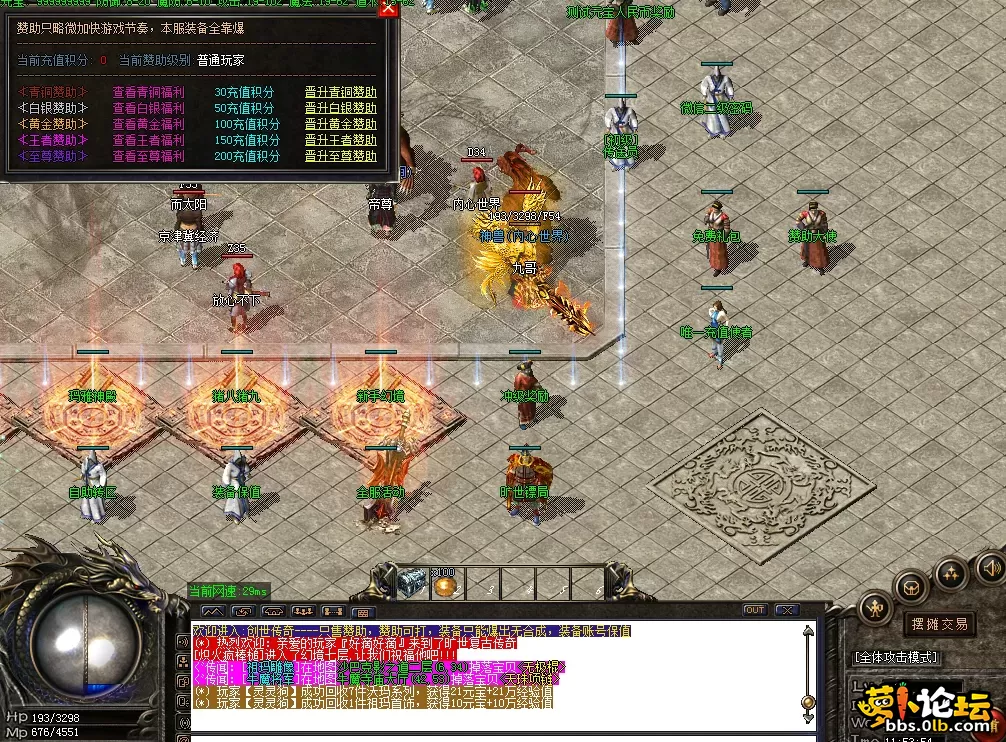Upgrade to King sponsor (晋升王者赞助)
The width and height of the screenshot is (1006, 742).
[x=340, y=140]
